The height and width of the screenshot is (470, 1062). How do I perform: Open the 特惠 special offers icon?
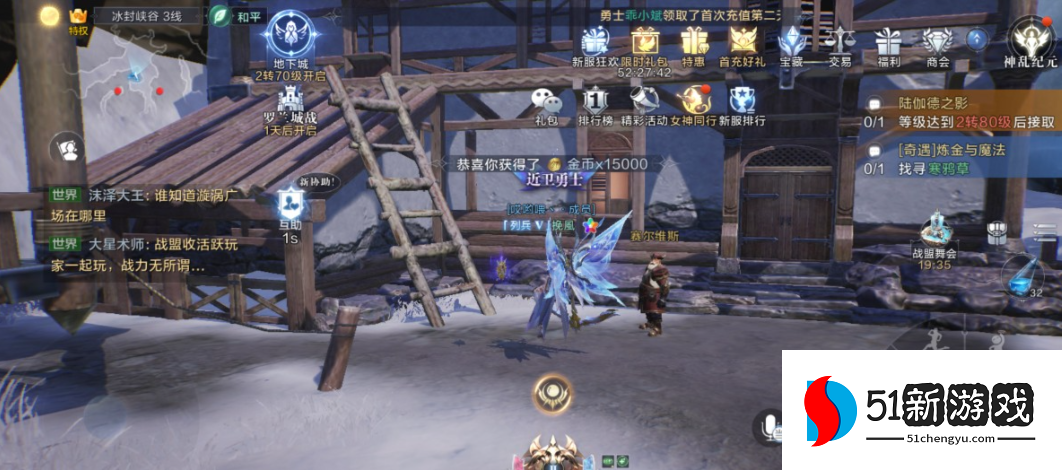click(693, 42)
